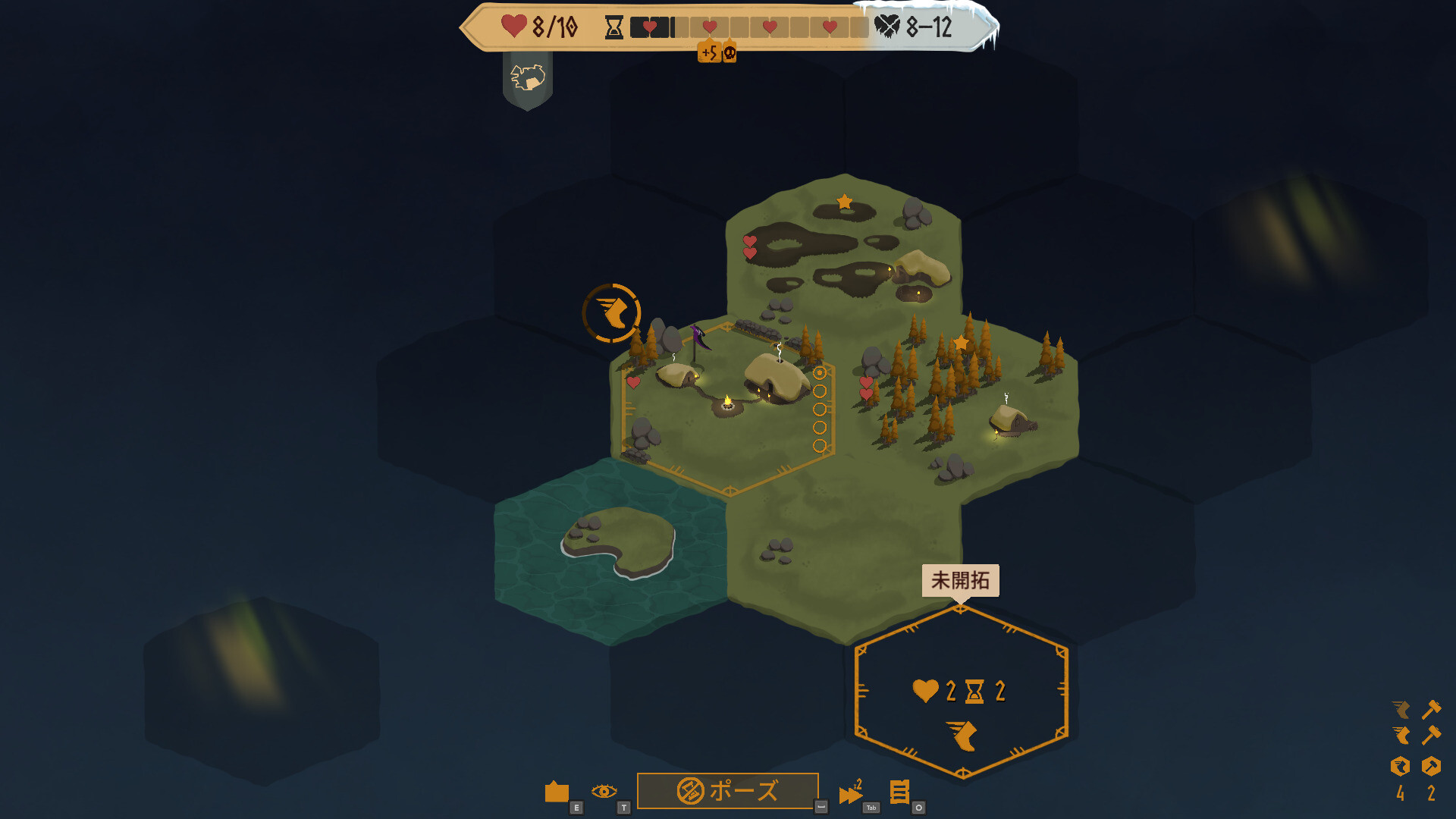Activate the x2 fast-forward speed control

tap(850, 792)
